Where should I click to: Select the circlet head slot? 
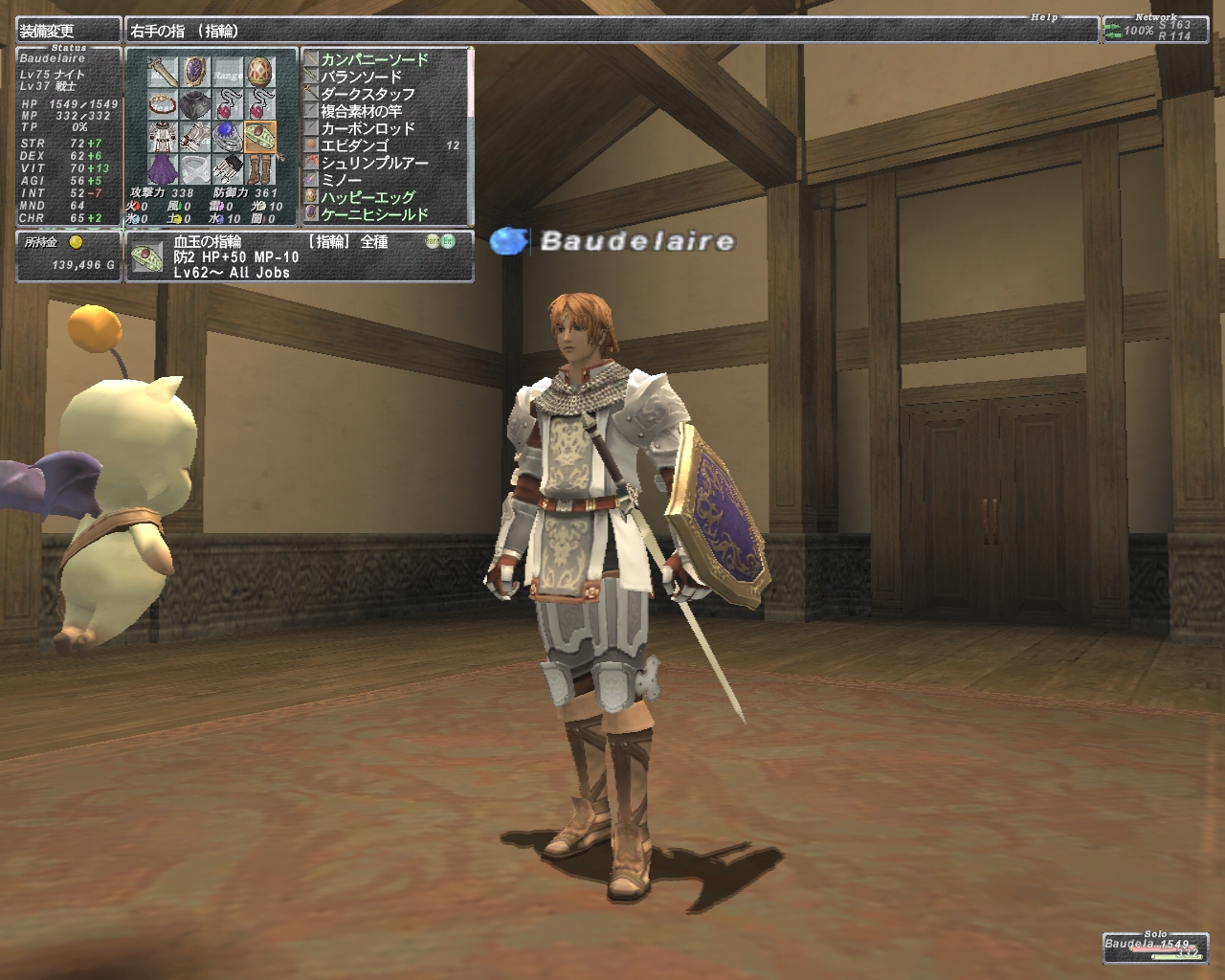(x=163, y=103)
